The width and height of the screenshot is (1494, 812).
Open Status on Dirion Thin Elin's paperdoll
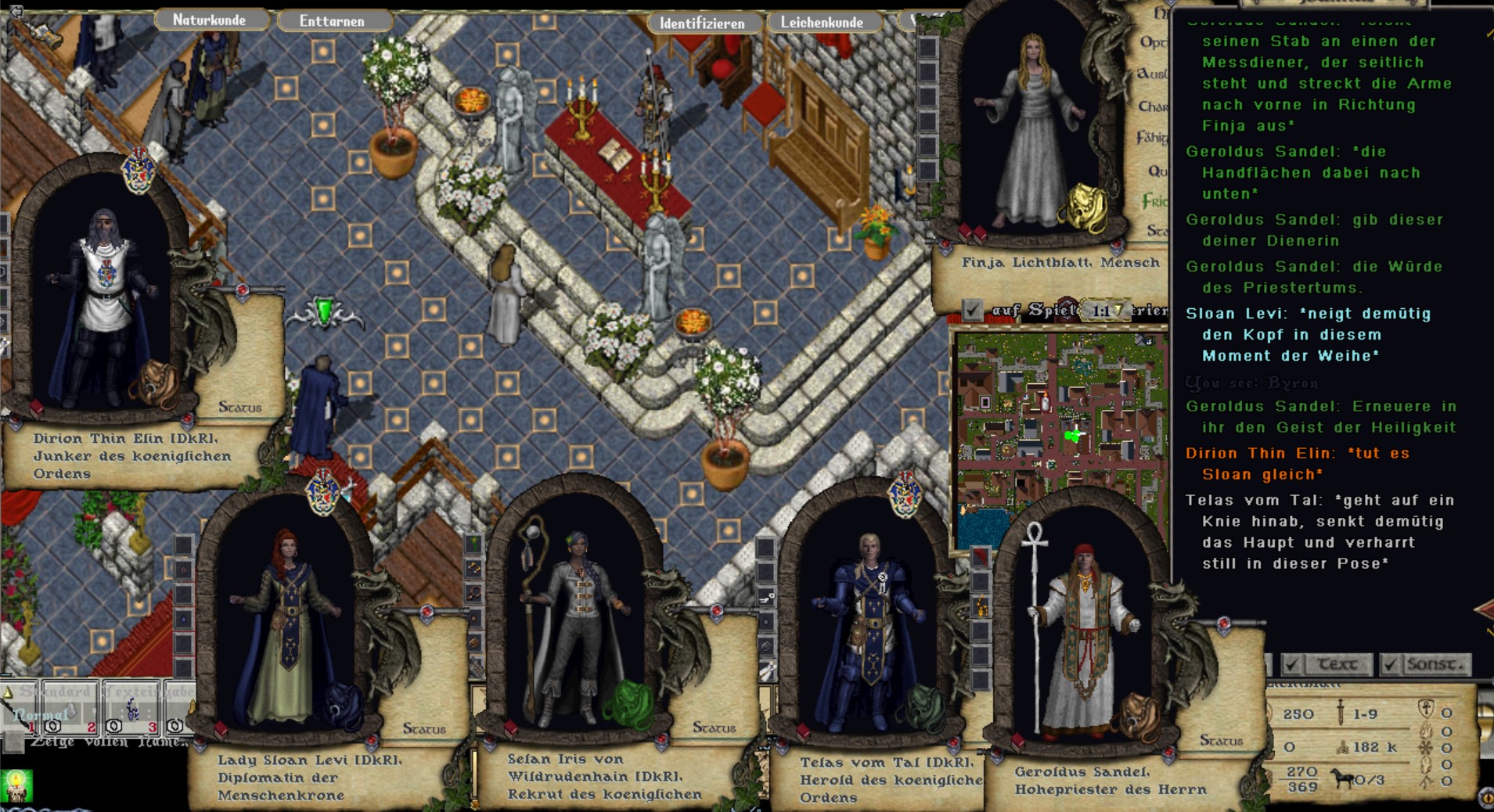point(239,407)
